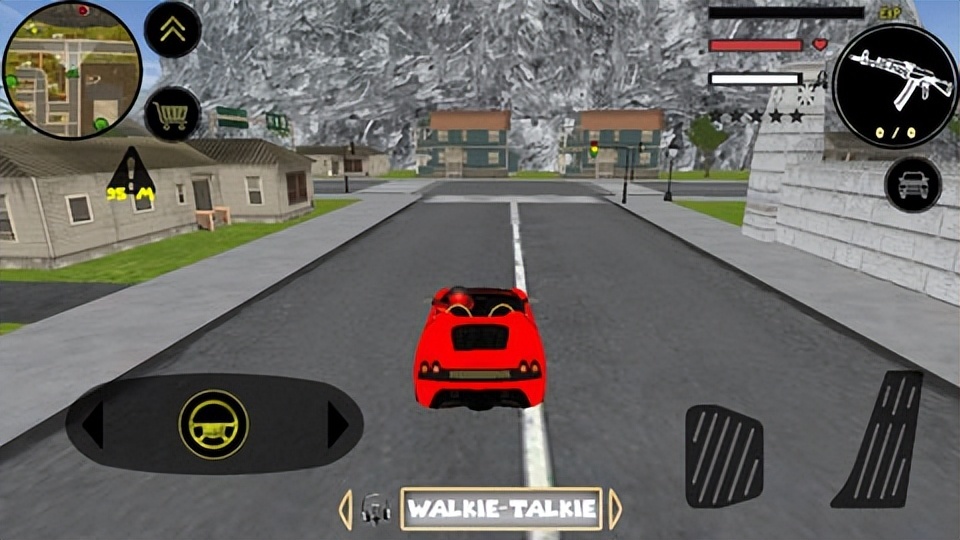The image size is (960, 540).
Task: Switch to next item with right arrow
Action: coord(615,509)
